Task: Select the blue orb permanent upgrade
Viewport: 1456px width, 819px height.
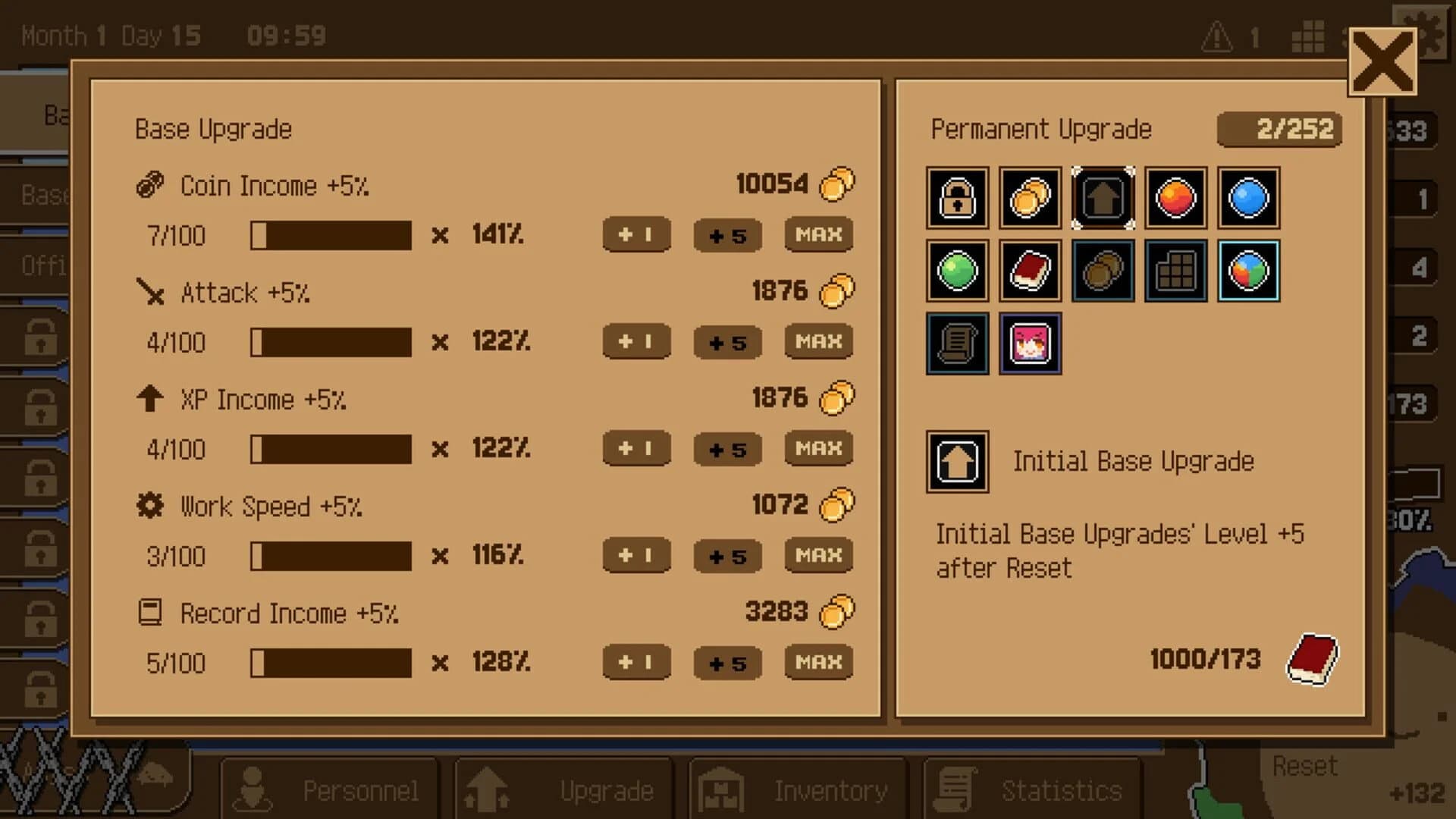Action: click(x=1247, y=199)
